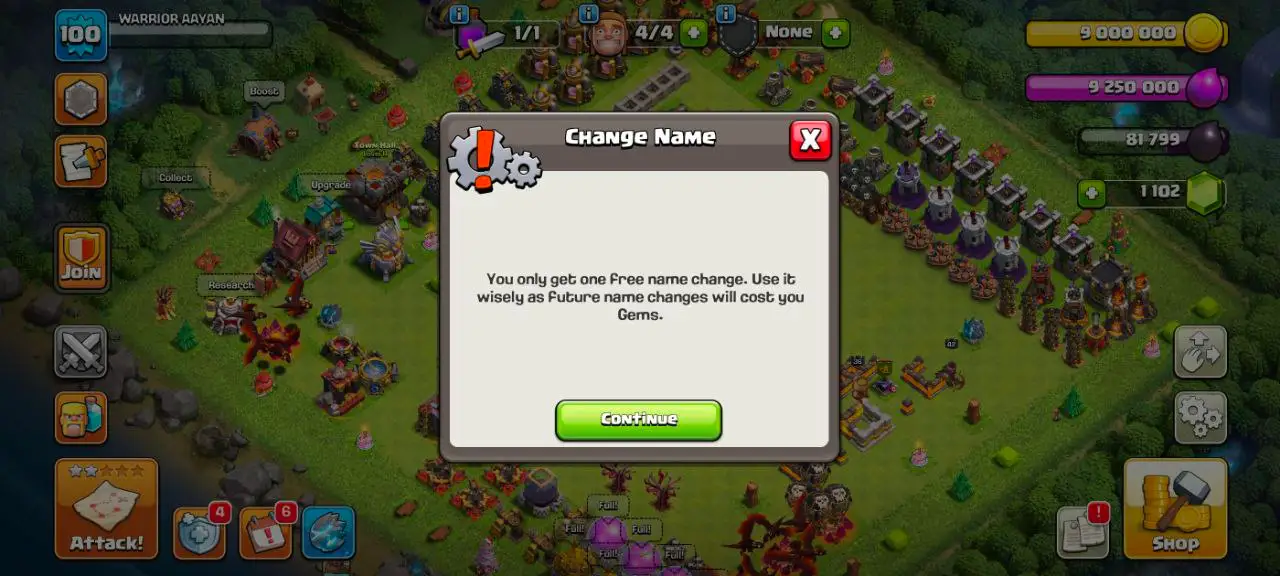Open the army overview barbarian icon
The height and width of the screenshot is (576, 1280).
pyautogui.click(x=80, y=417)
